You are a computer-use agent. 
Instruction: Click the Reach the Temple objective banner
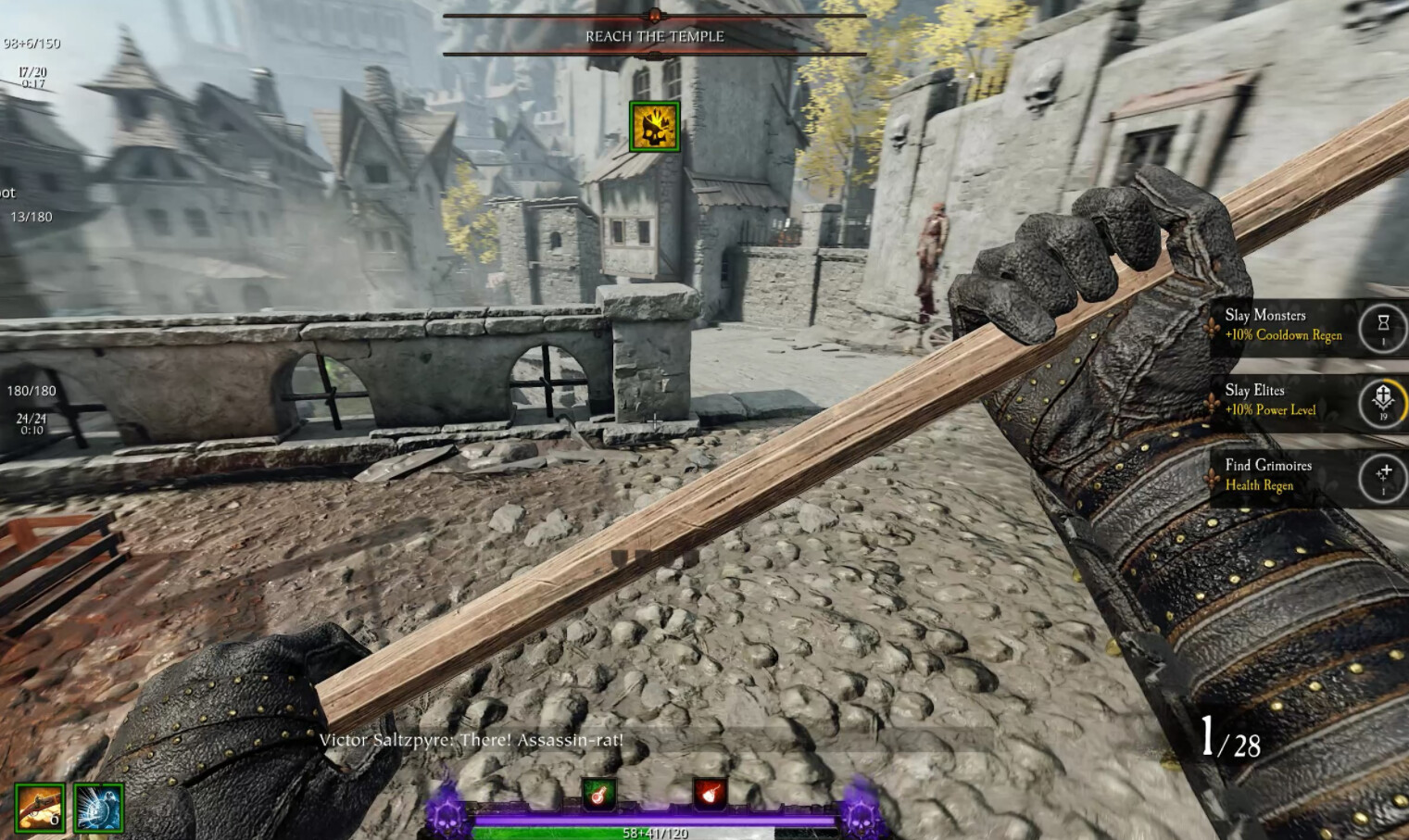click(655, 36)
